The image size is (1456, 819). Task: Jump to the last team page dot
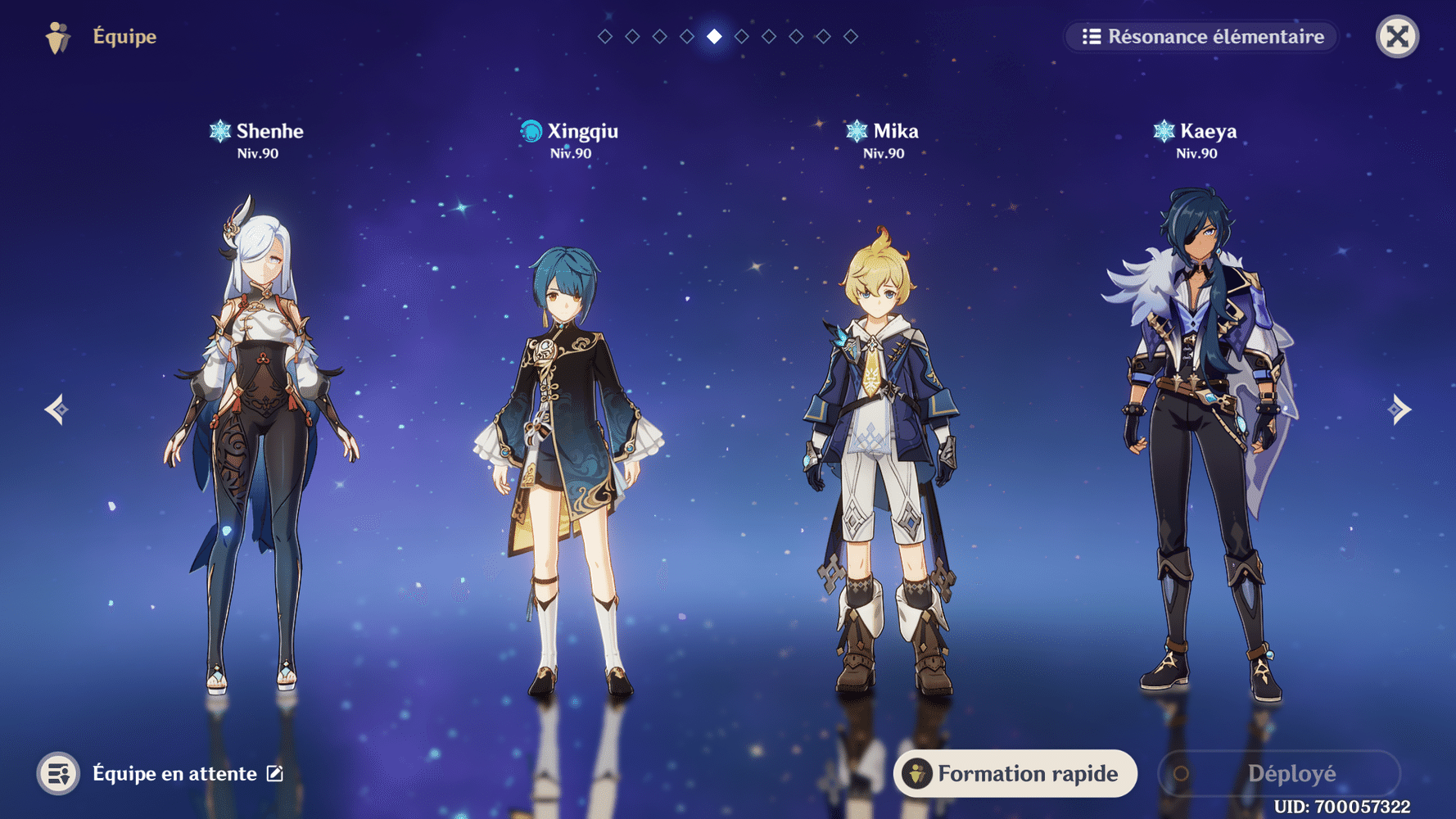(x=851, y=37)
